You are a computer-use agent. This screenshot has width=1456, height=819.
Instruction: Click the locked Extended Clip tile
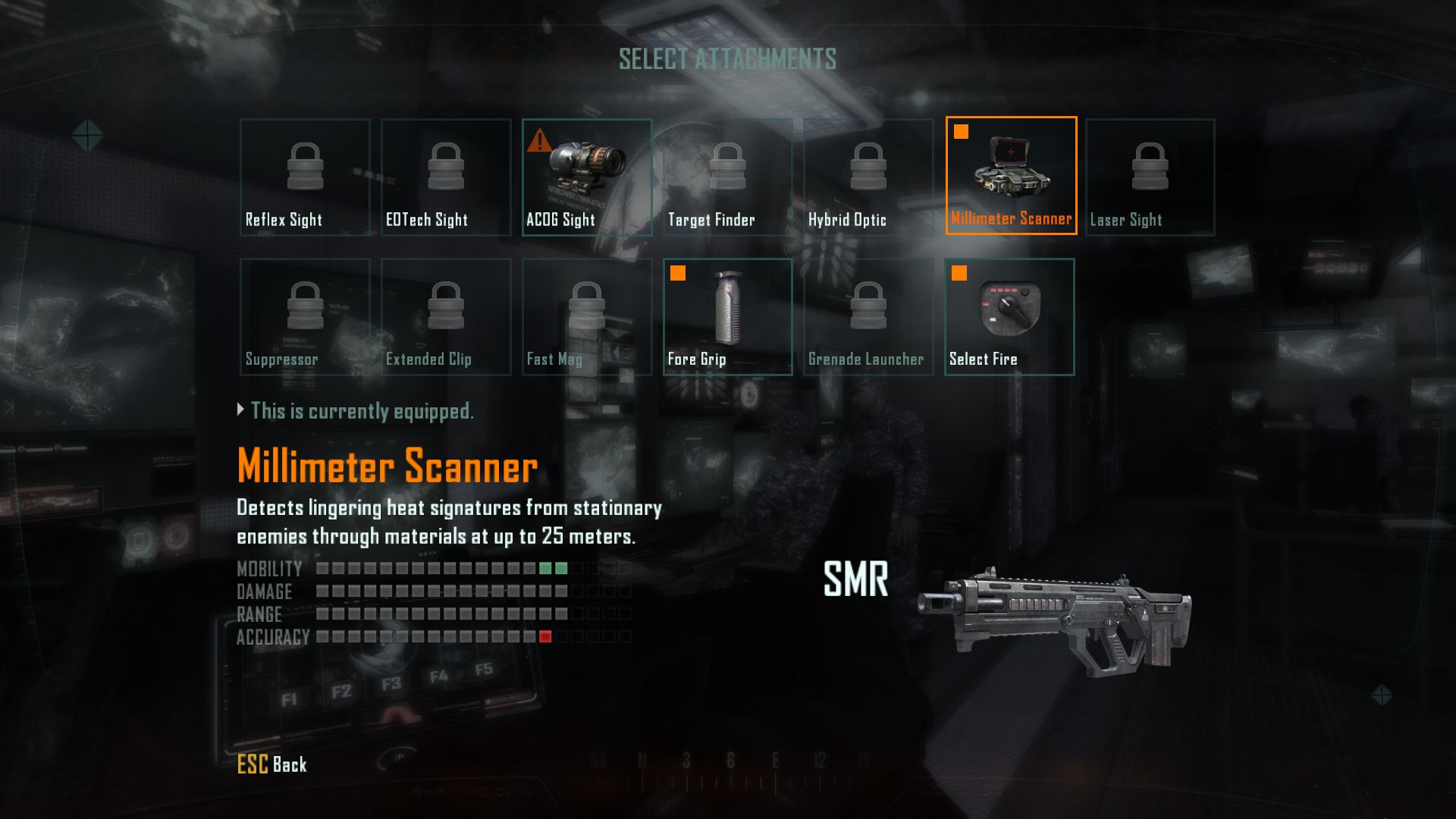click(x=446, y=316)
